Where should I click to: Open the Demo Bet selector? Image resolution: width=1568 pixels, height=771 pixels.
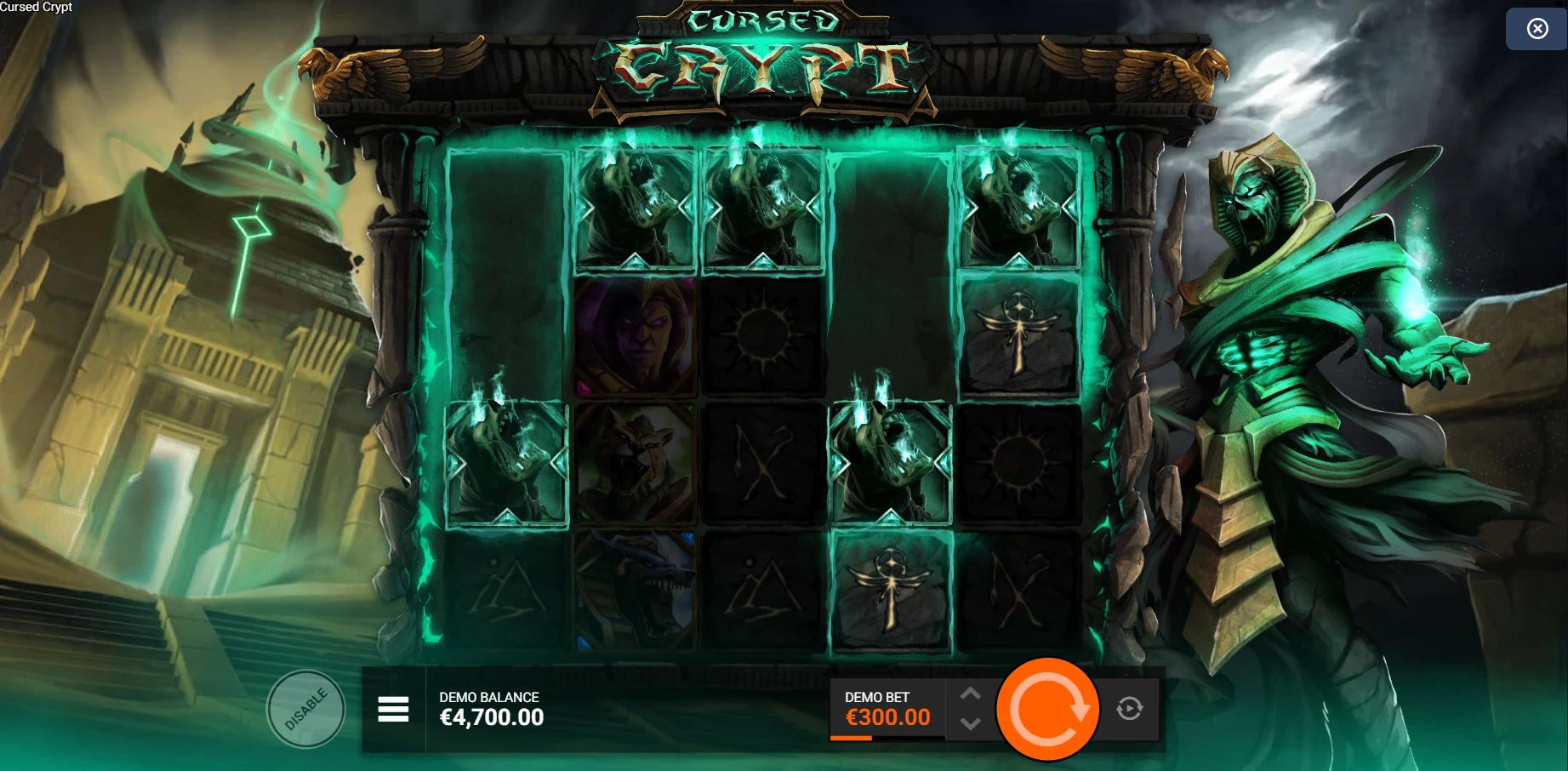click(x=887, y=709)
